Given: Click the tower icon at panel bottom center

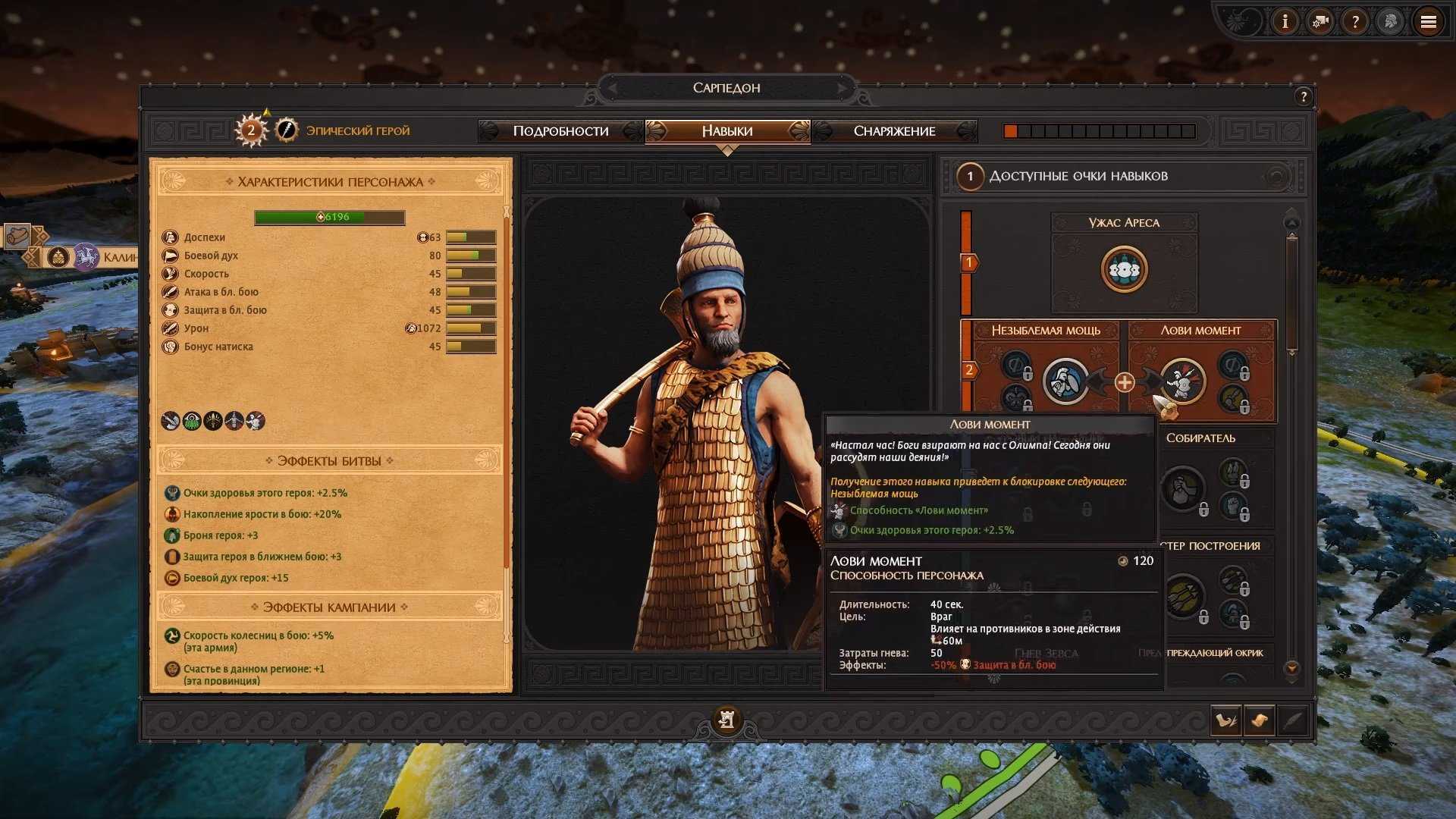Looking at the screenshot, I should [726, 719].
